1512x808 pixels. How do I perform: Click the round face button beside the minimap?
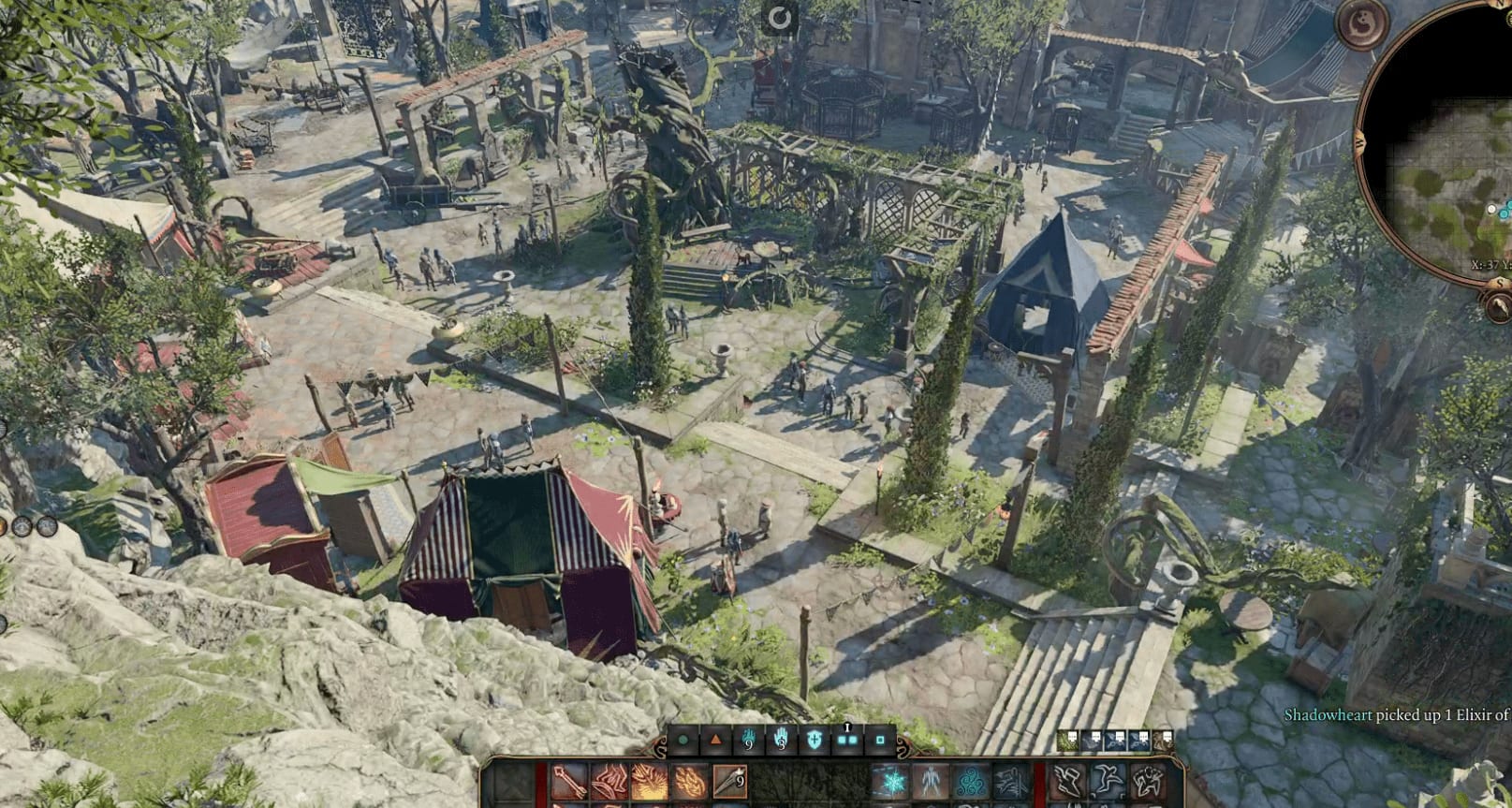pos(1360,23)
